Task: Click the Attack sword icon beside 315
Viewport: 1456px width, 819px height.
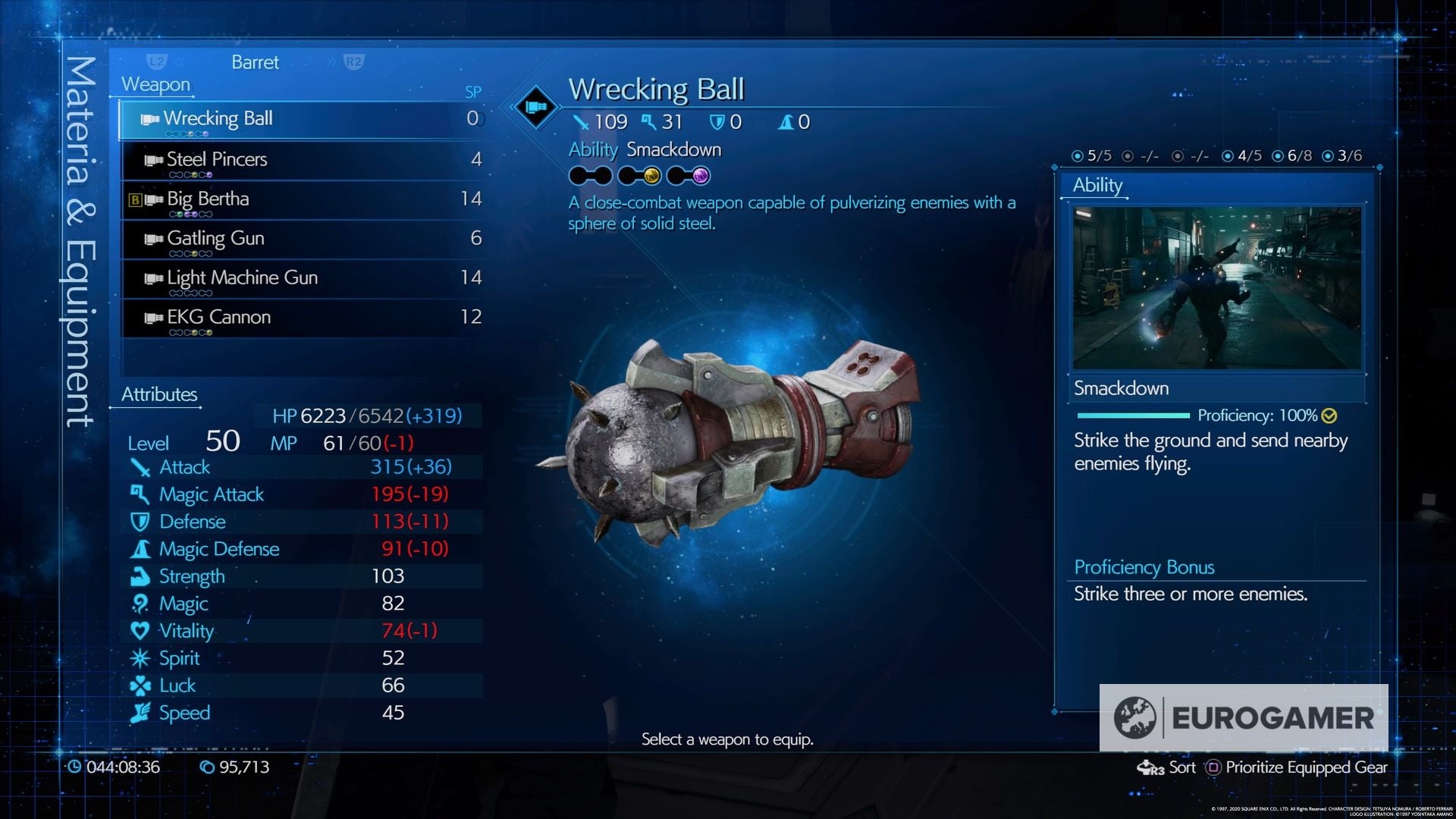Action: point(140,468)
